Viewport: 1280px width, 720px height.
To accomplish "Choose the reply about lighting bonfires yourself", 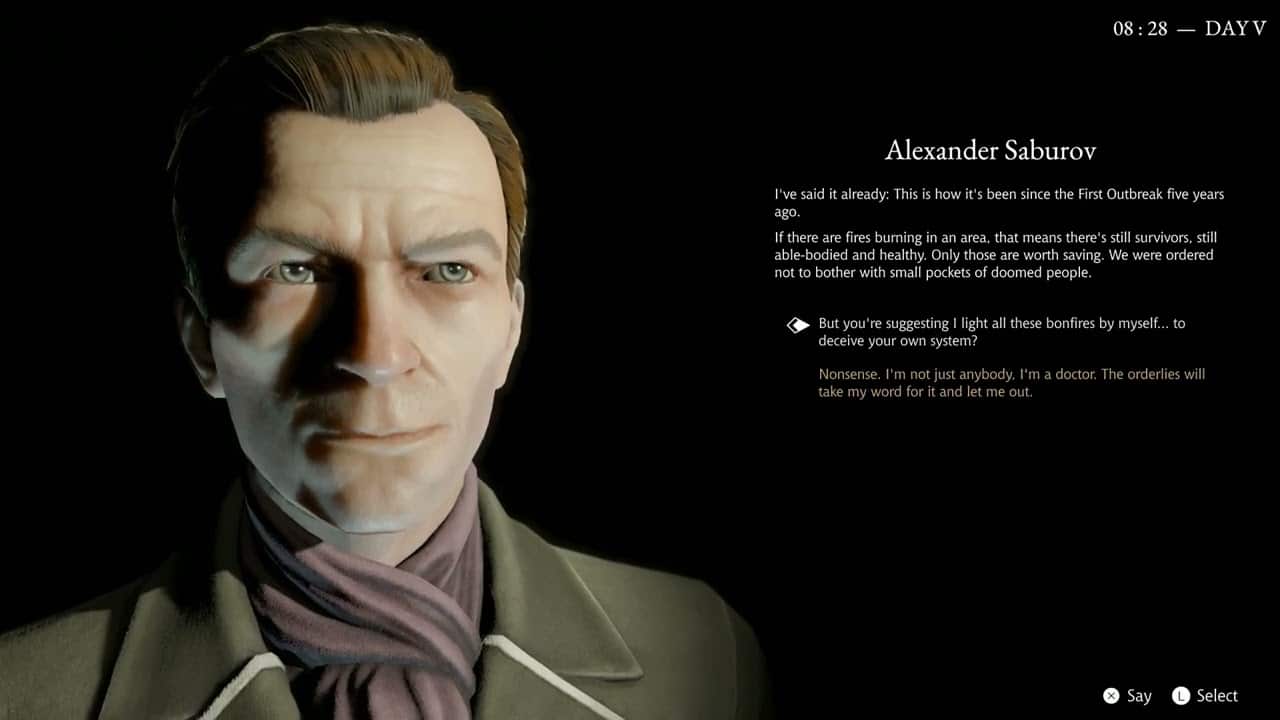I will point(1001,332).
